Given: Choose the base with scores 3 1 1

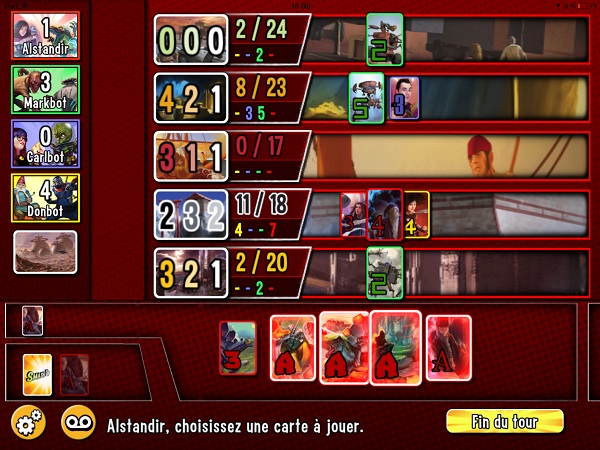Looking at the screenshot, I should click(x=190, y=156).
